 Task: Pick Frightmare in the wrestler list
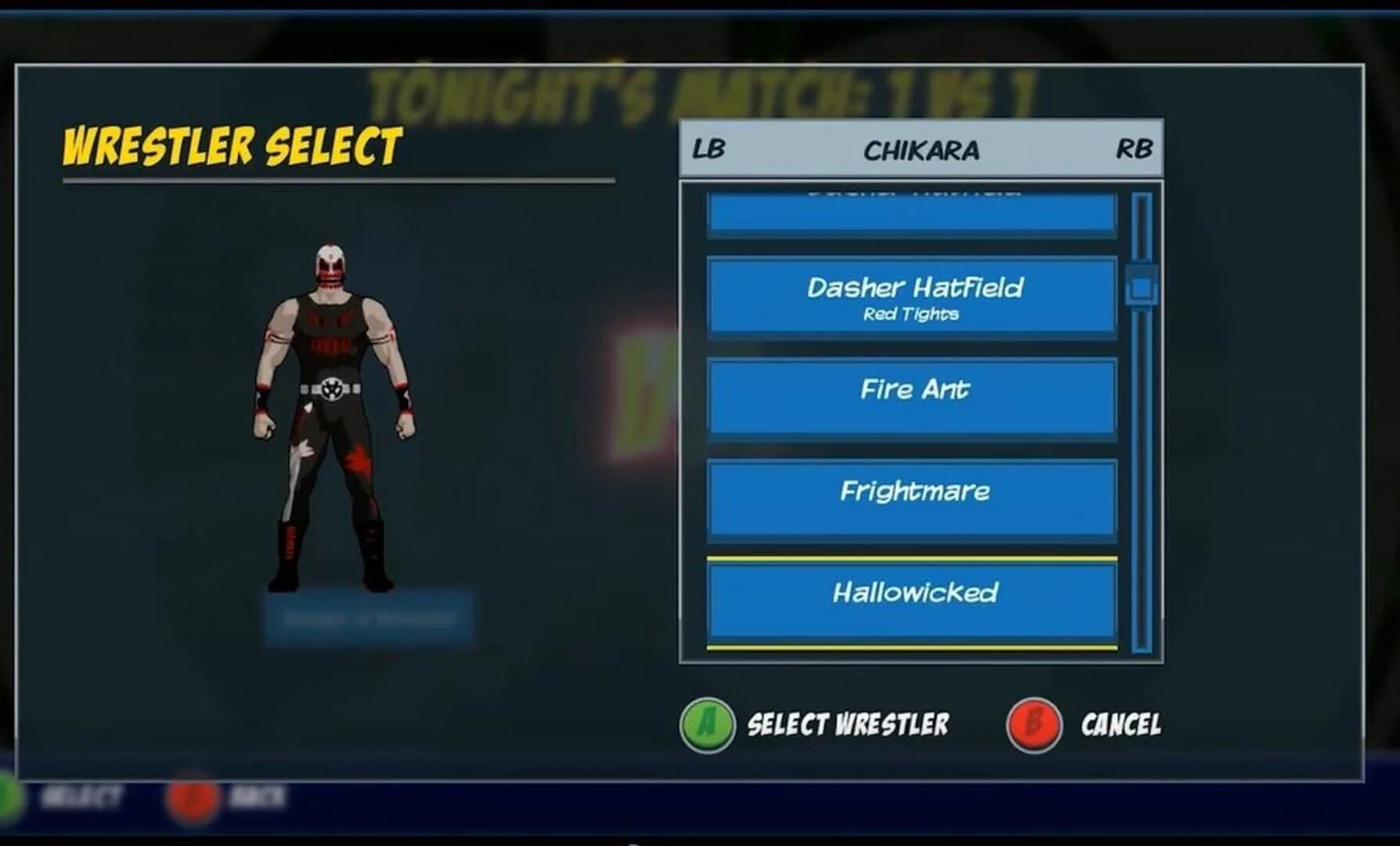click(x=911, y=496)
